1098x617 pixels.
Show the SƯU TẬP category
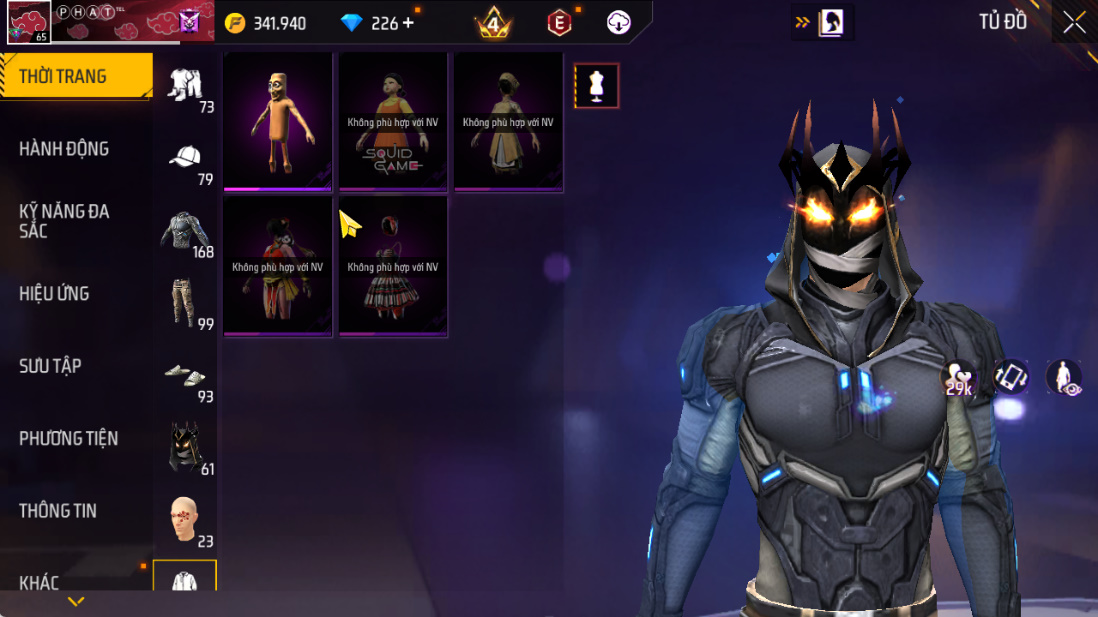point(50,366)
